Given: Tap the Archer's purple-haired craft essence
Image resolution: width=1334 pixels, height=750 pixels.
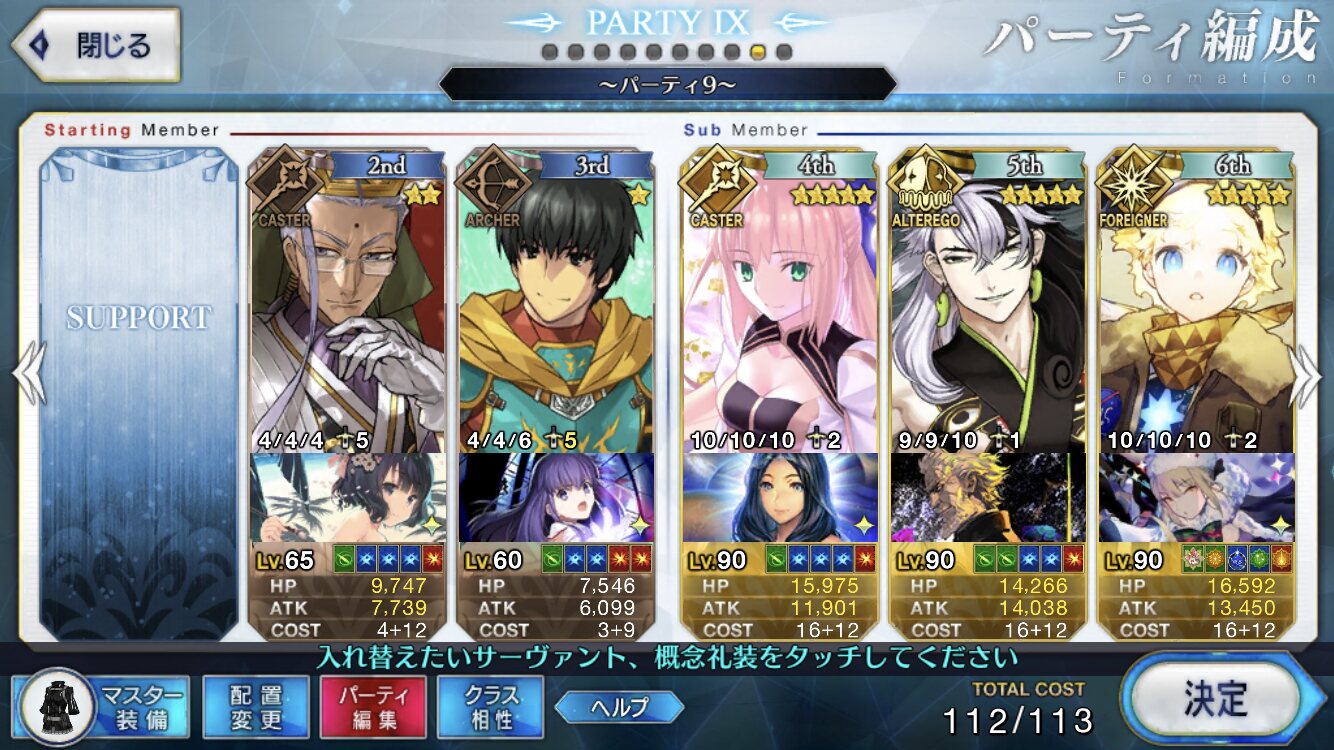Looking at the screenshot, I should 555,497.
